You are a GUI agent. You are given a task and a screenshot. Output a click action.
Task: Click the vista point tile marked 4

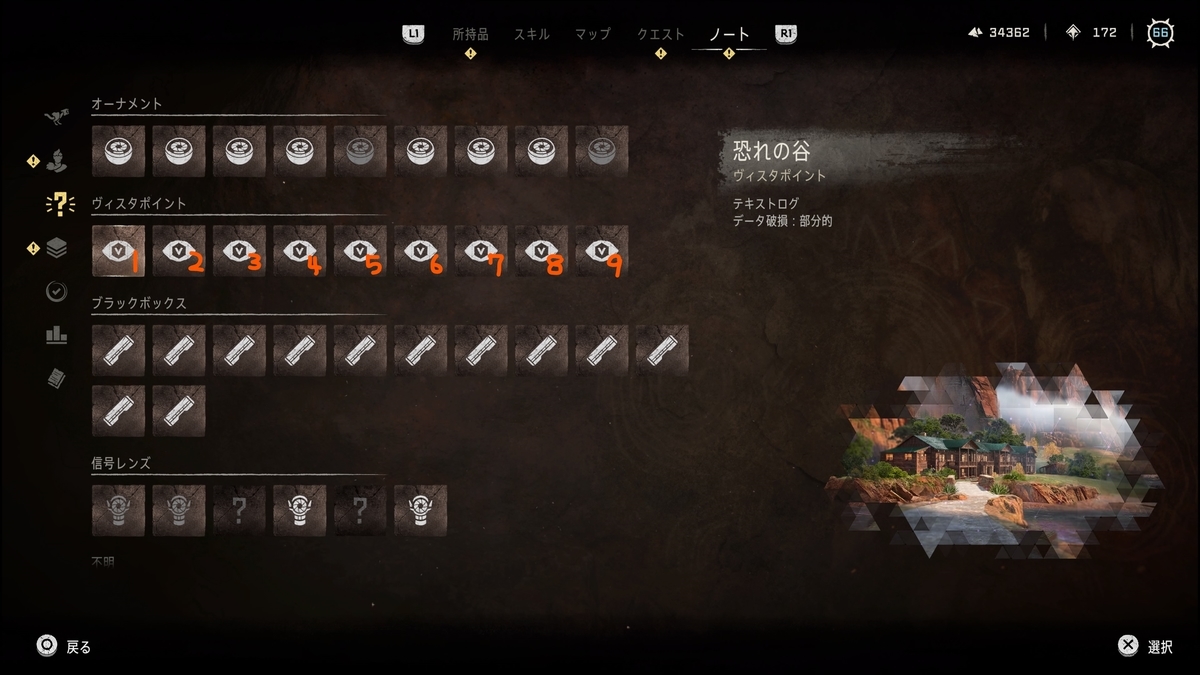pyautogui.click(x=300, y=251)
